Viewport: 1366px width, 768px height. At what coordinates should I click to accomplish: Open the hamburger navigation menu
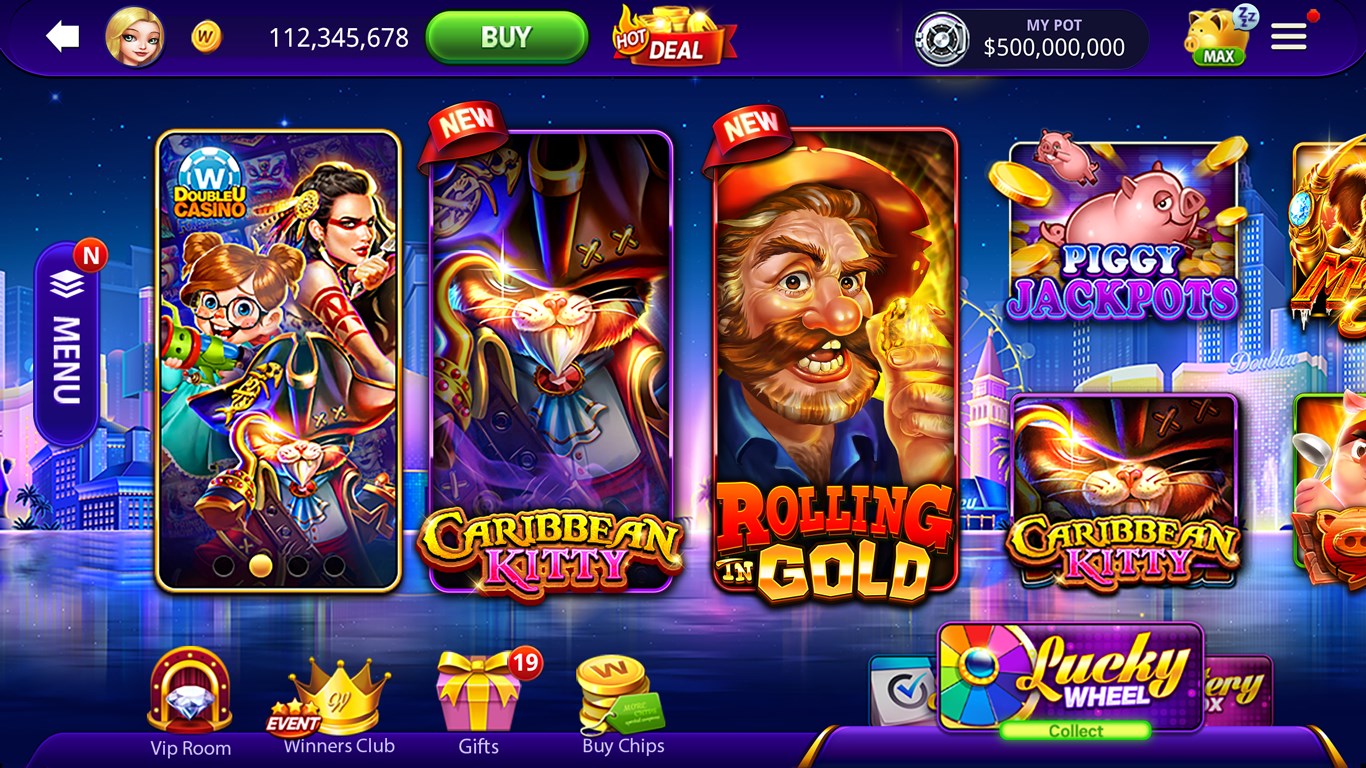1288,36
